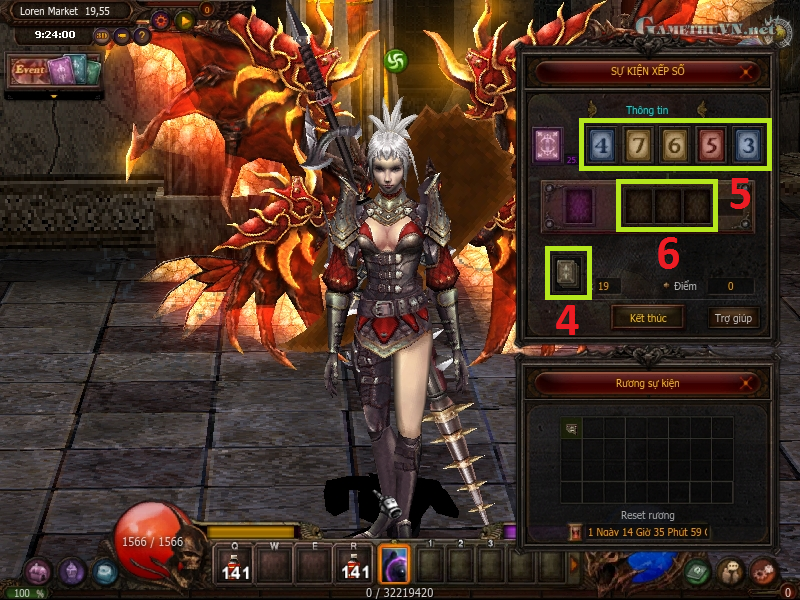Select the blue number 4 card
The width and height of the screenshot is (800, 600).
click(x=602, y=146)
